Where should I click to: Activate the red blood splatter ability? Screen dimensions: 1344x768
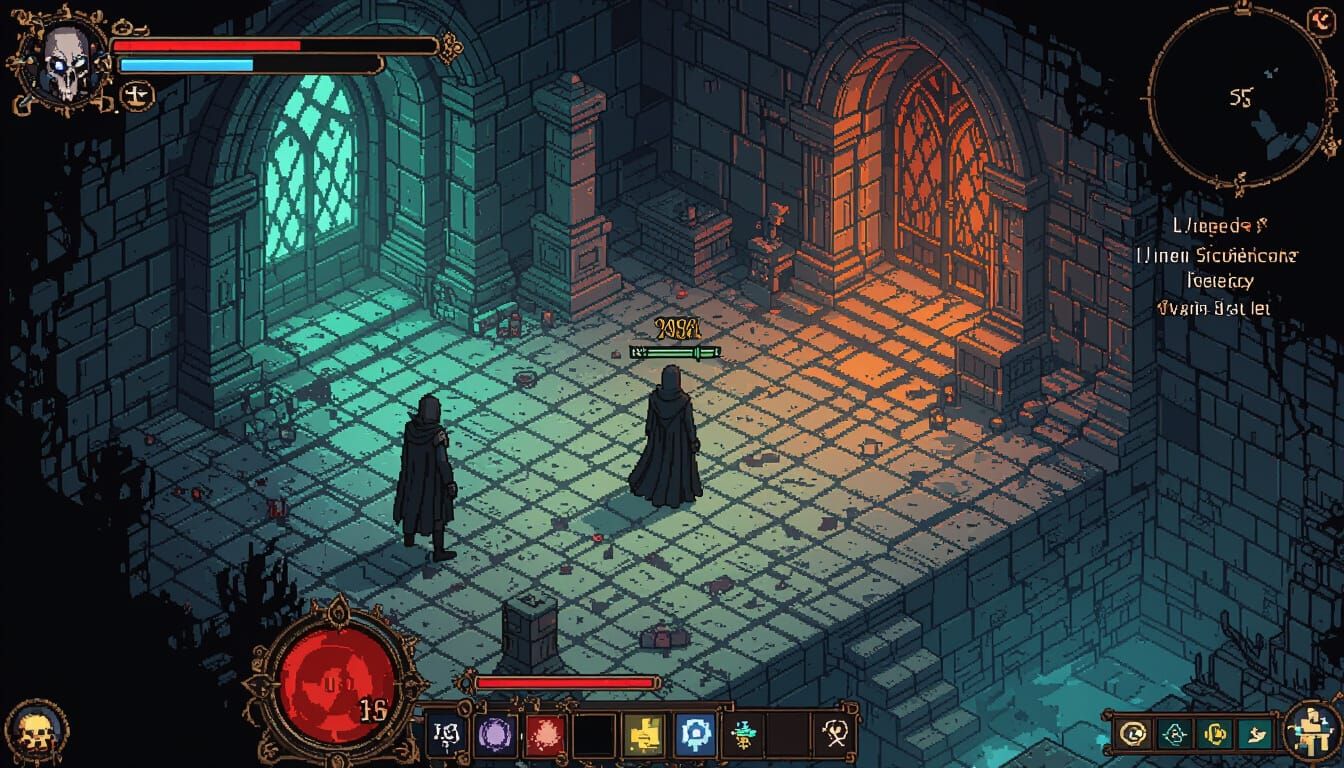(543, 735)
